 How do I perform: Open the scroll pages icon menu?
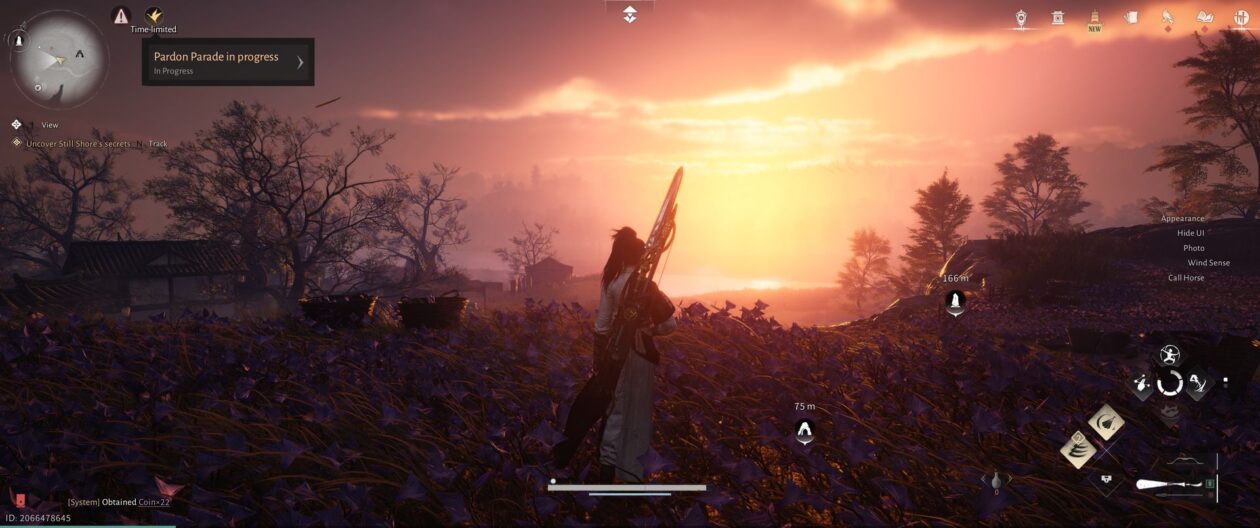[x=1131, y=17]
